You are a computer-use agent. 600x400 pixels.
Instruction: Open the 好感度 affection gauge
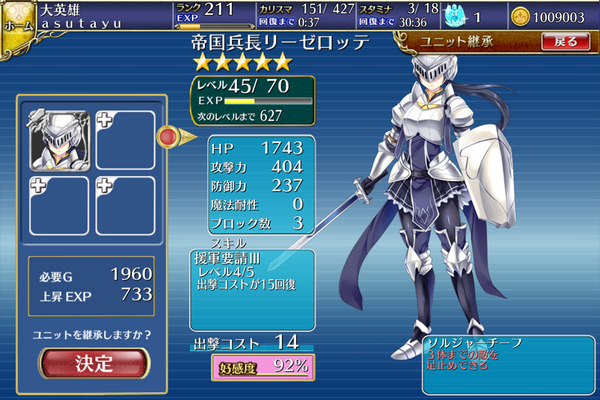pos(260,366)
